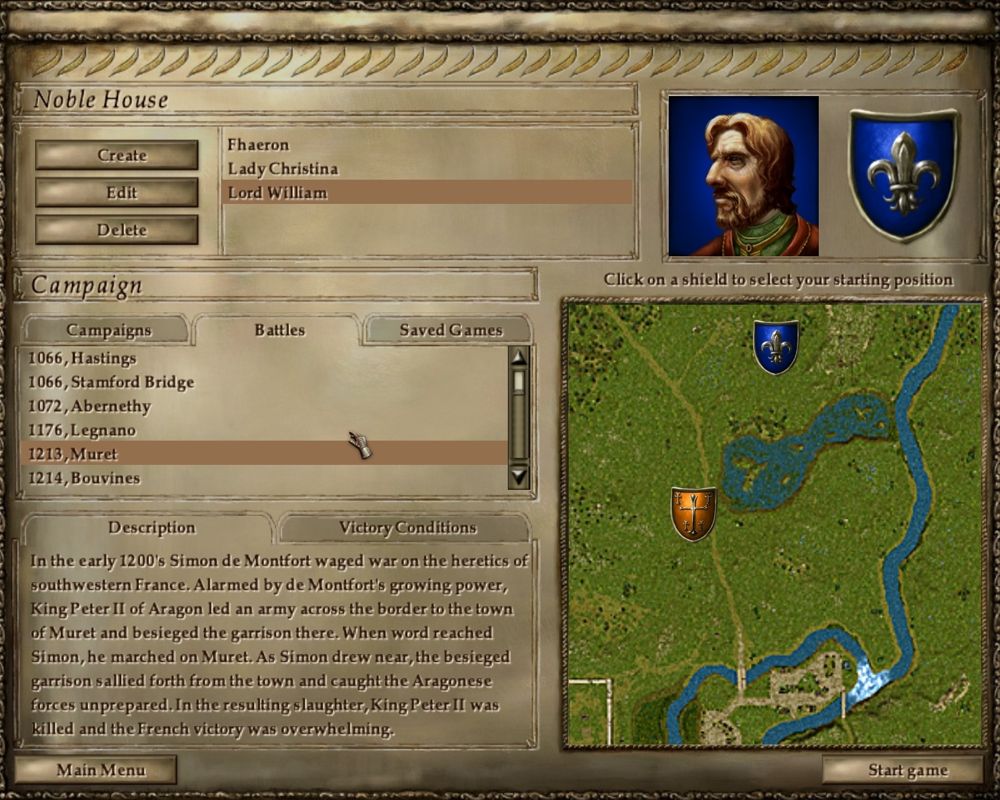Edit the selected noble house
Image resolution: width=1000 pixels, height=800 pixels.
[x=117, y=192]
